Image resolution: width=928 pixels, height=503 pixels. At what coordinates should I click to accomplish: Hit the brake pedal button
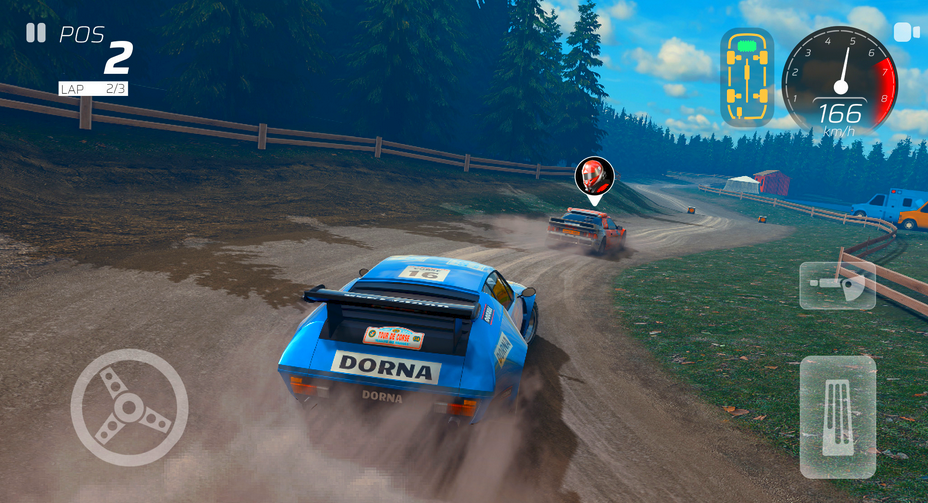838,416
